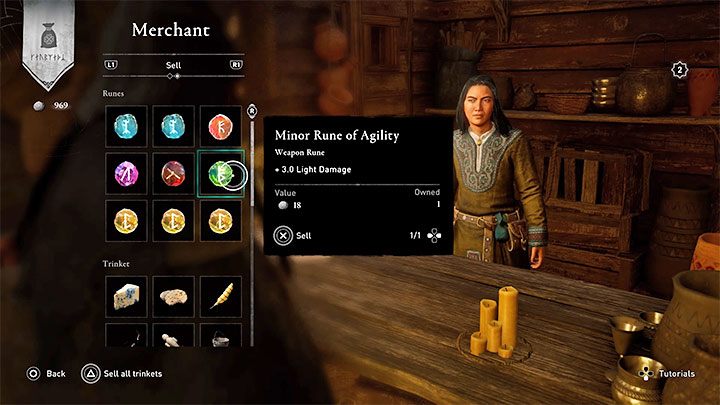The width and height of the screenshot is (720, 405).
Task: Switch to the Sell tab header
Action: 172,65
